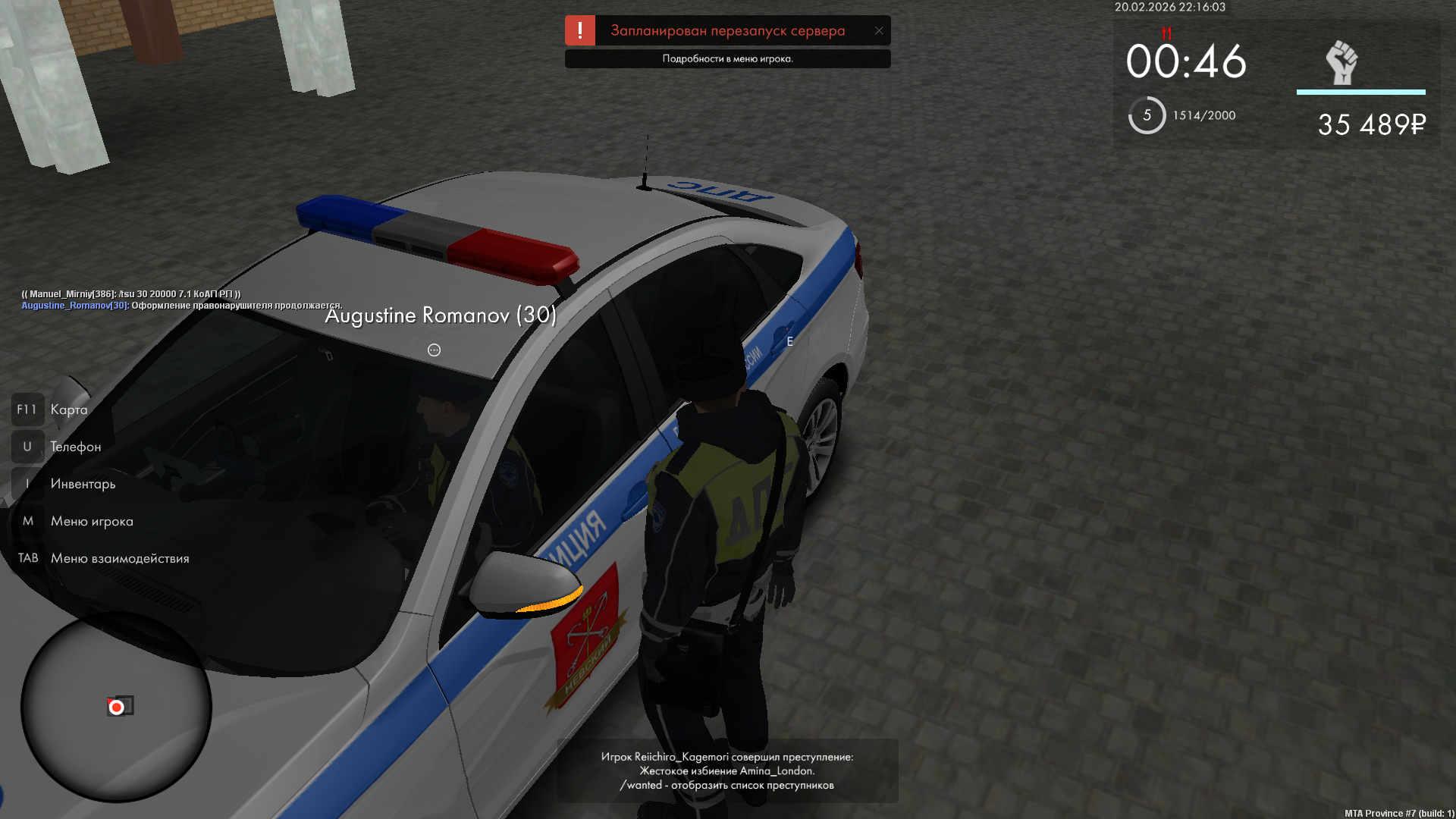1456x819 pixels.
Task: Open the Инвентарь entry
Action: [83, 484]
